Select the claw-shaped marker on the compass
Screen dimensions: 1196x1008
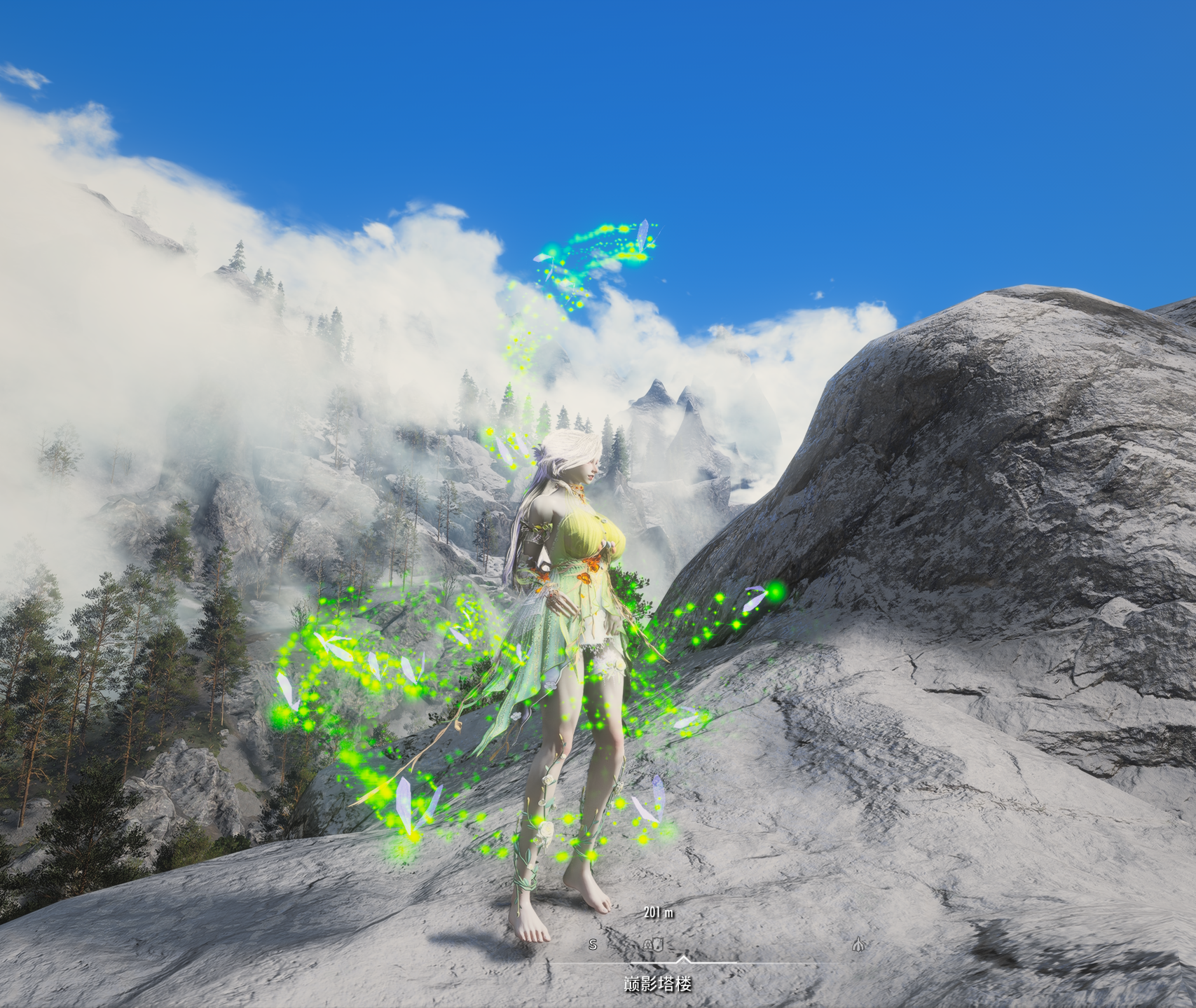(858, 945)
